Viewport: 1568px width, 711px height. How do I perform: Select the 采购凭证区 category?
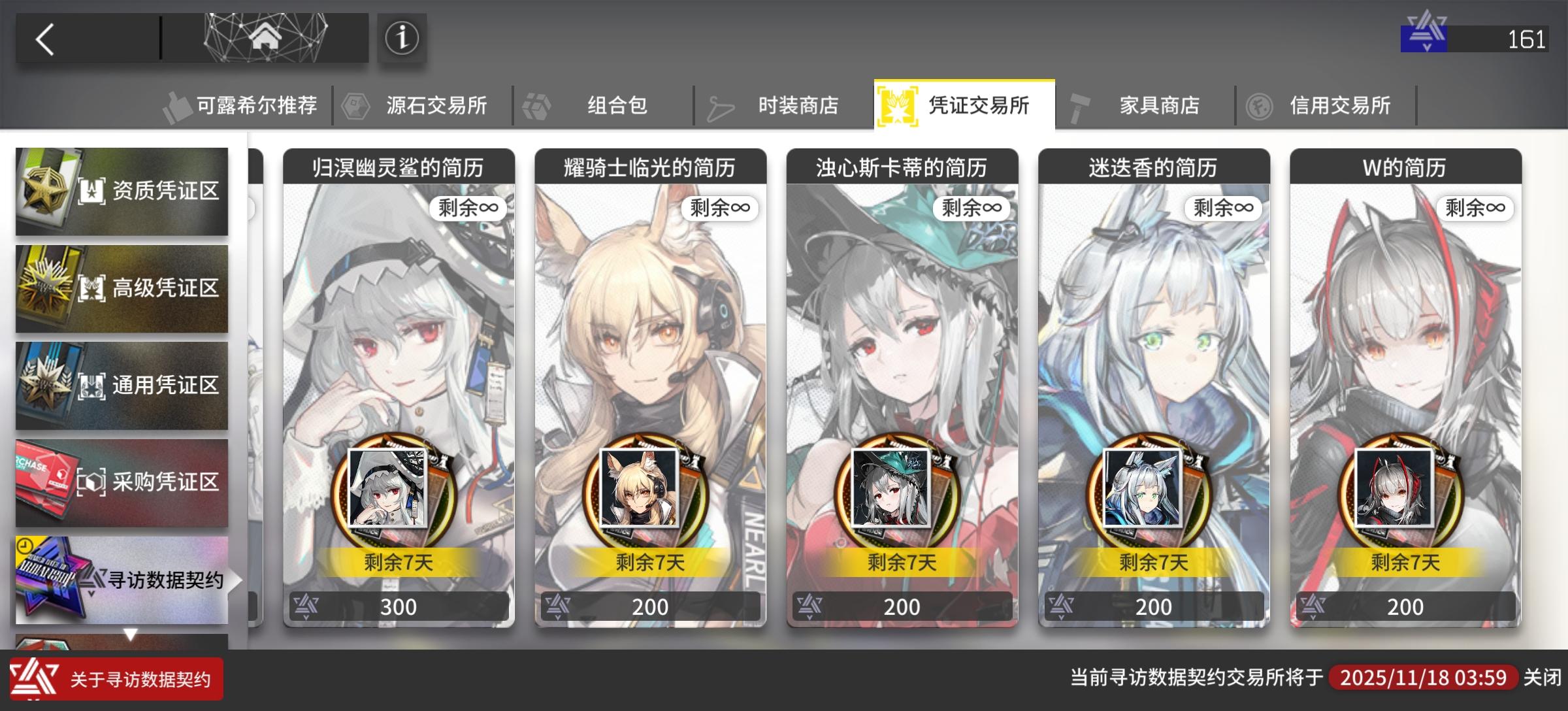[122, 482]
